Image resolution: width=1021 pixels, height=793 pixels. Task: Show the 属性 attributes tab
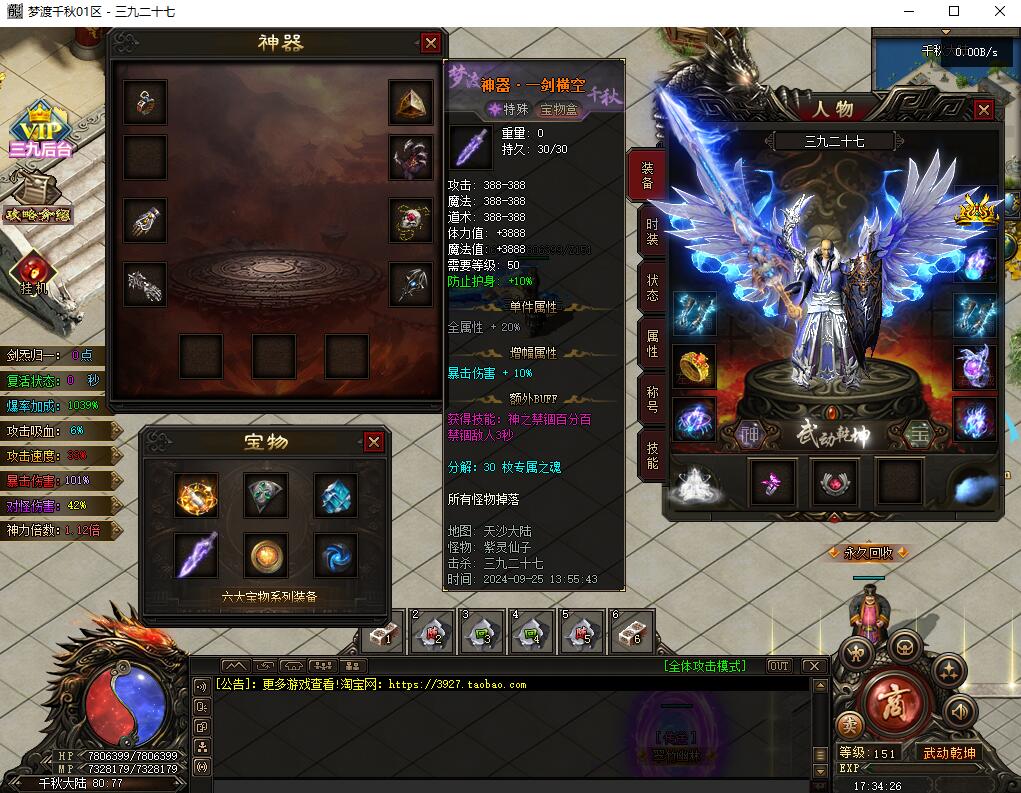[x=651, y=344]
